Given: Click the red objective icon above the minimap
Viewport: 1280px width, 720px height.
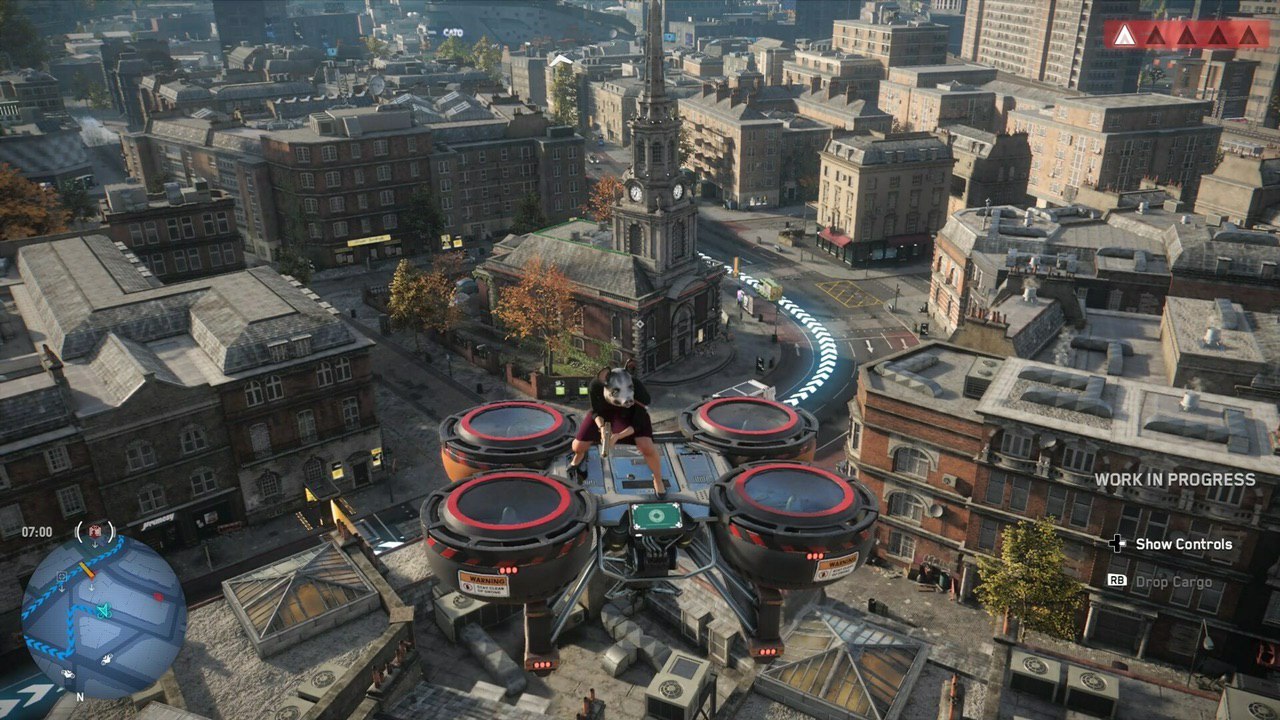Looking at the screenshot, I should (95, 531).
